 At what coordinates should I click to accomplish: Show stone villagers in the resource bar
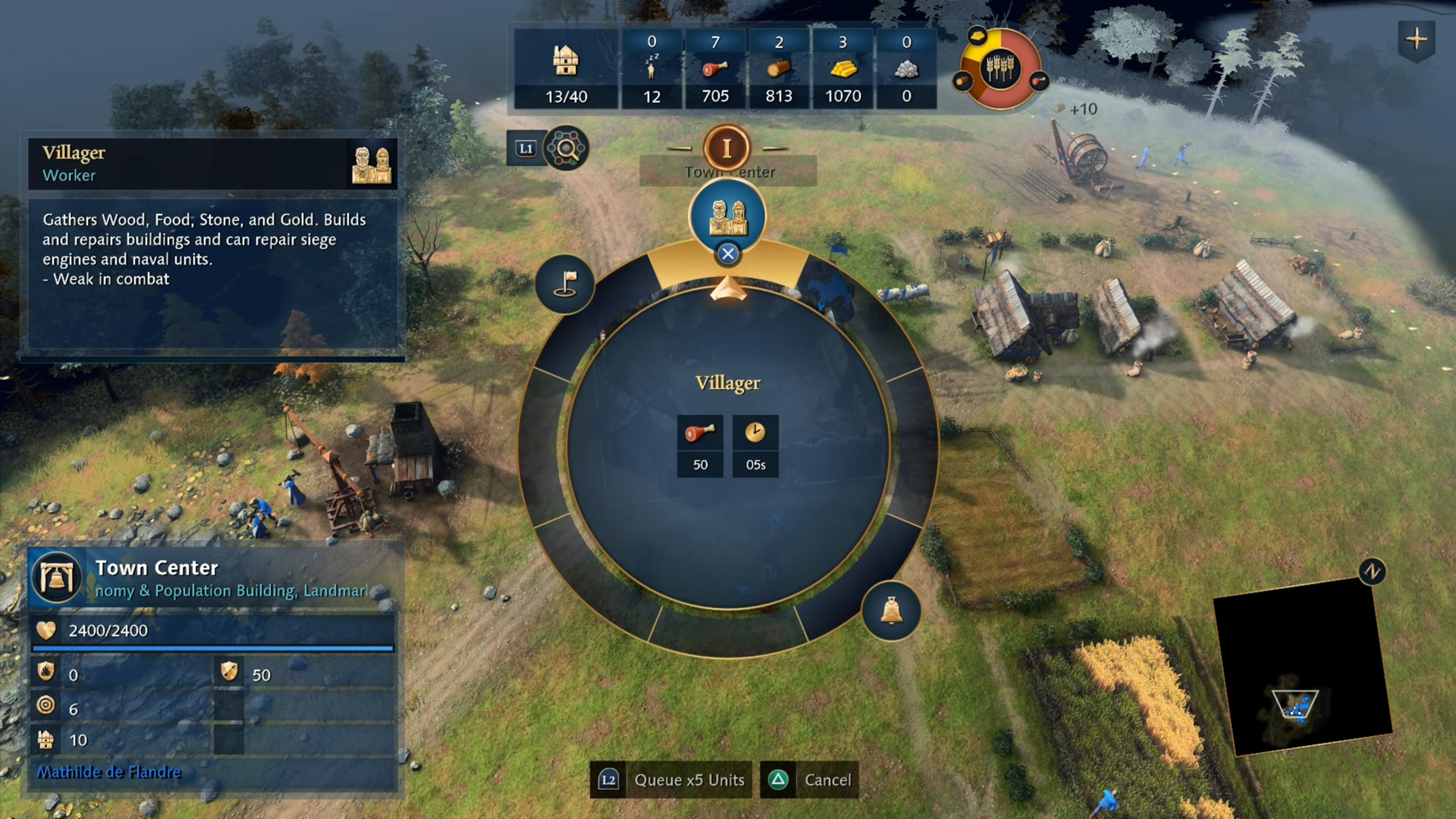tap(906, 70)
